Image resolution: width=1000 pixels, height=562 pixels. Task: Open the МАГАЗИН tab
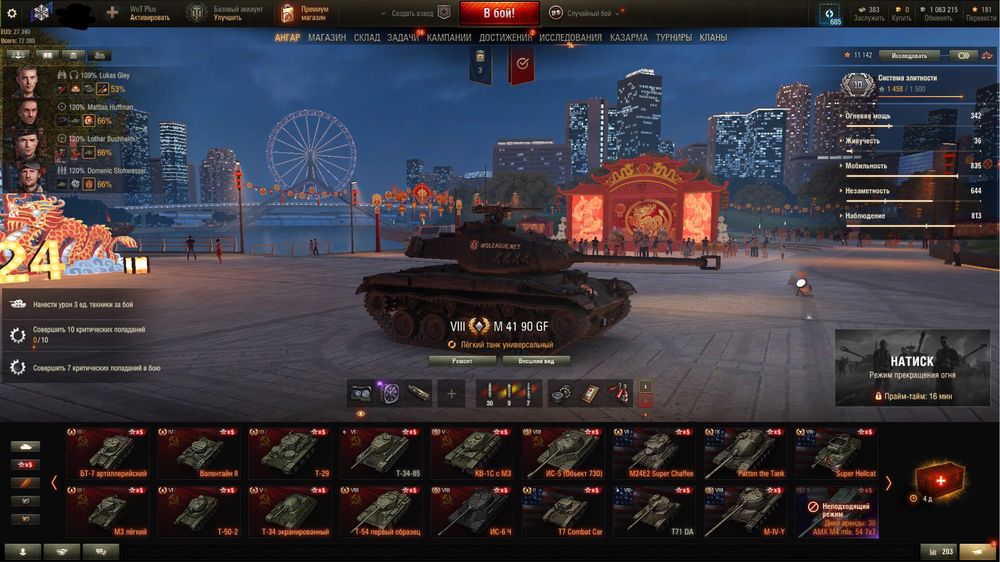click(x=327, y=37)
